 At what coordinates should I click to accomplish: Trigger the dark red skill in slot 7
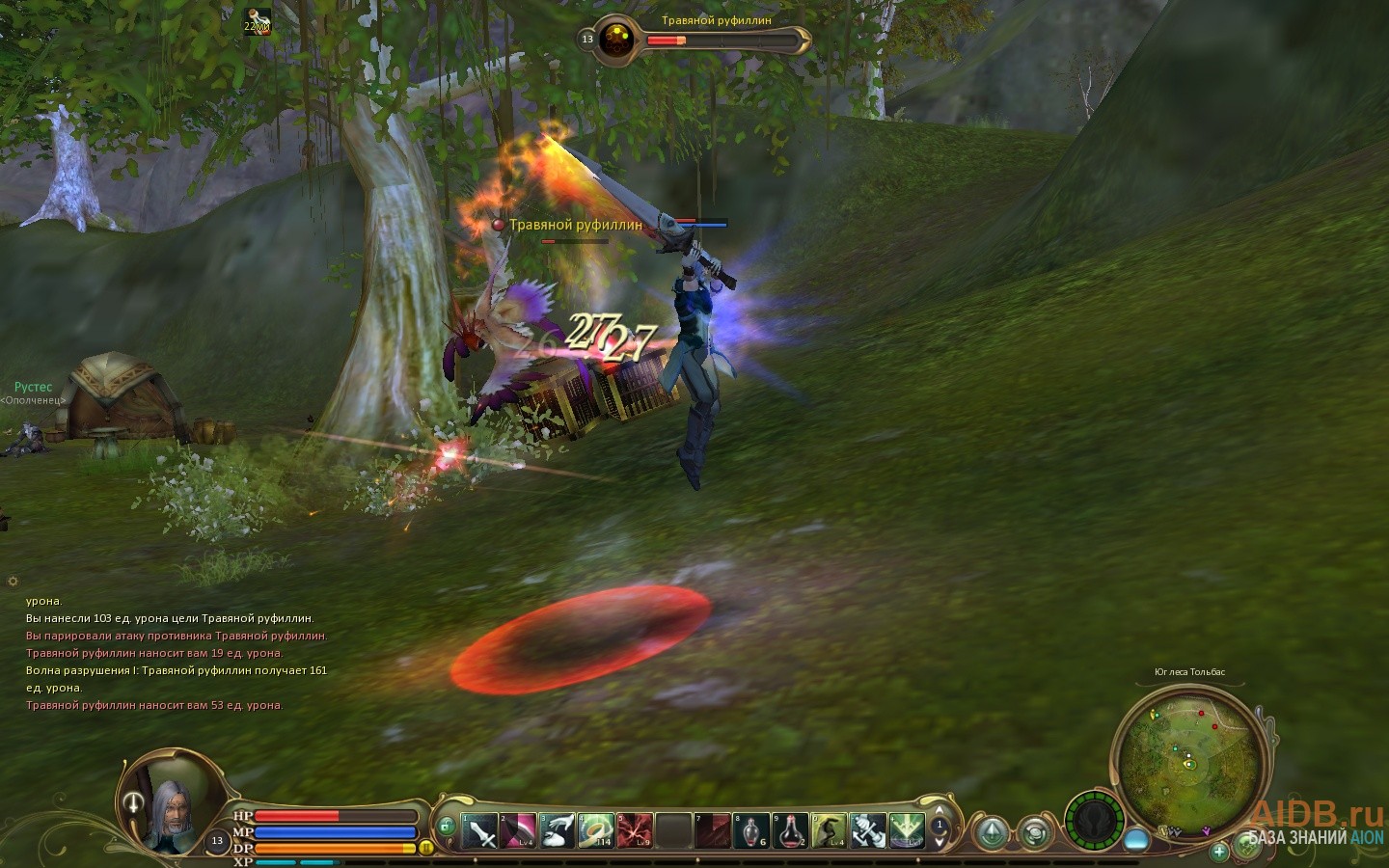point(713,830)
